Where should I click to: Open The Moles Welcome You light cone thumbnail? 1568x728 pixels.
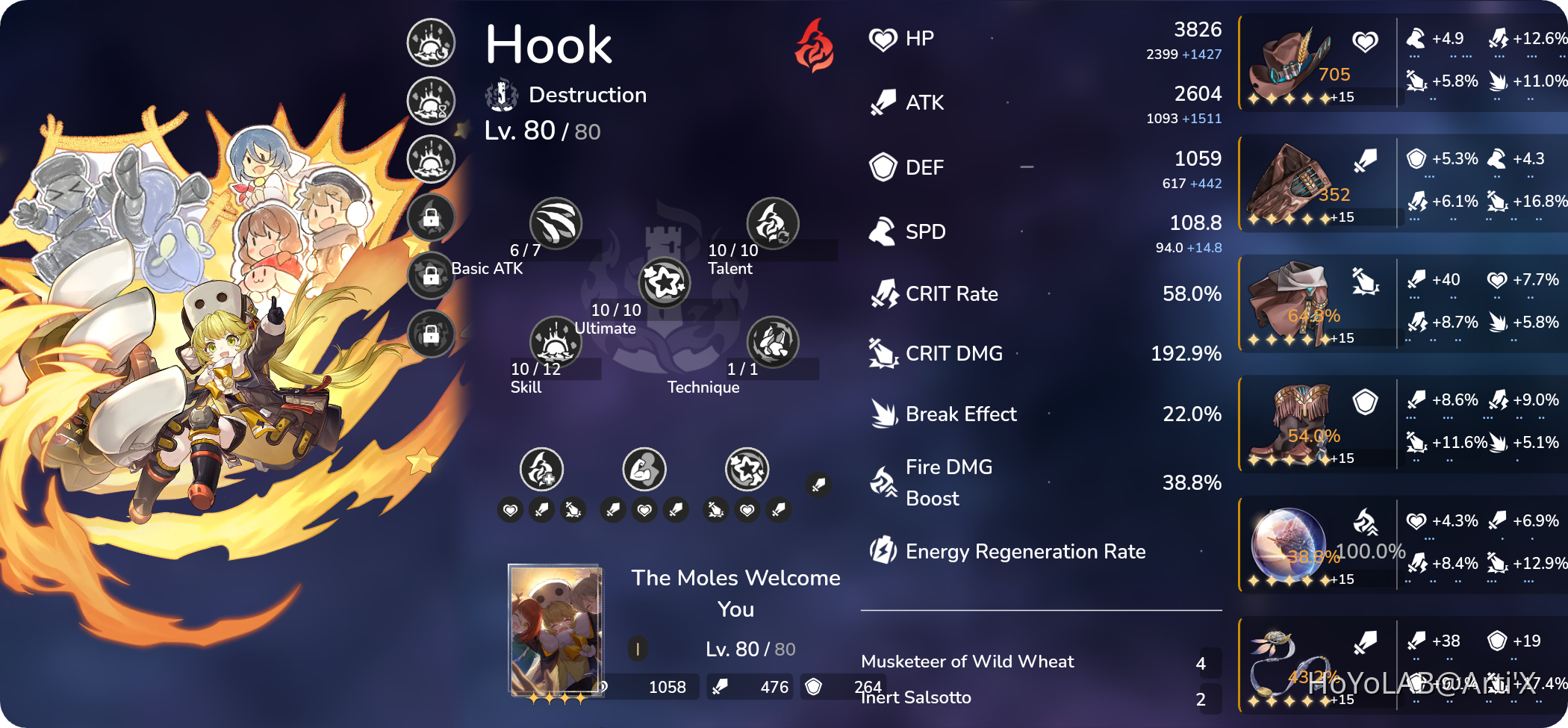point(556,627)
